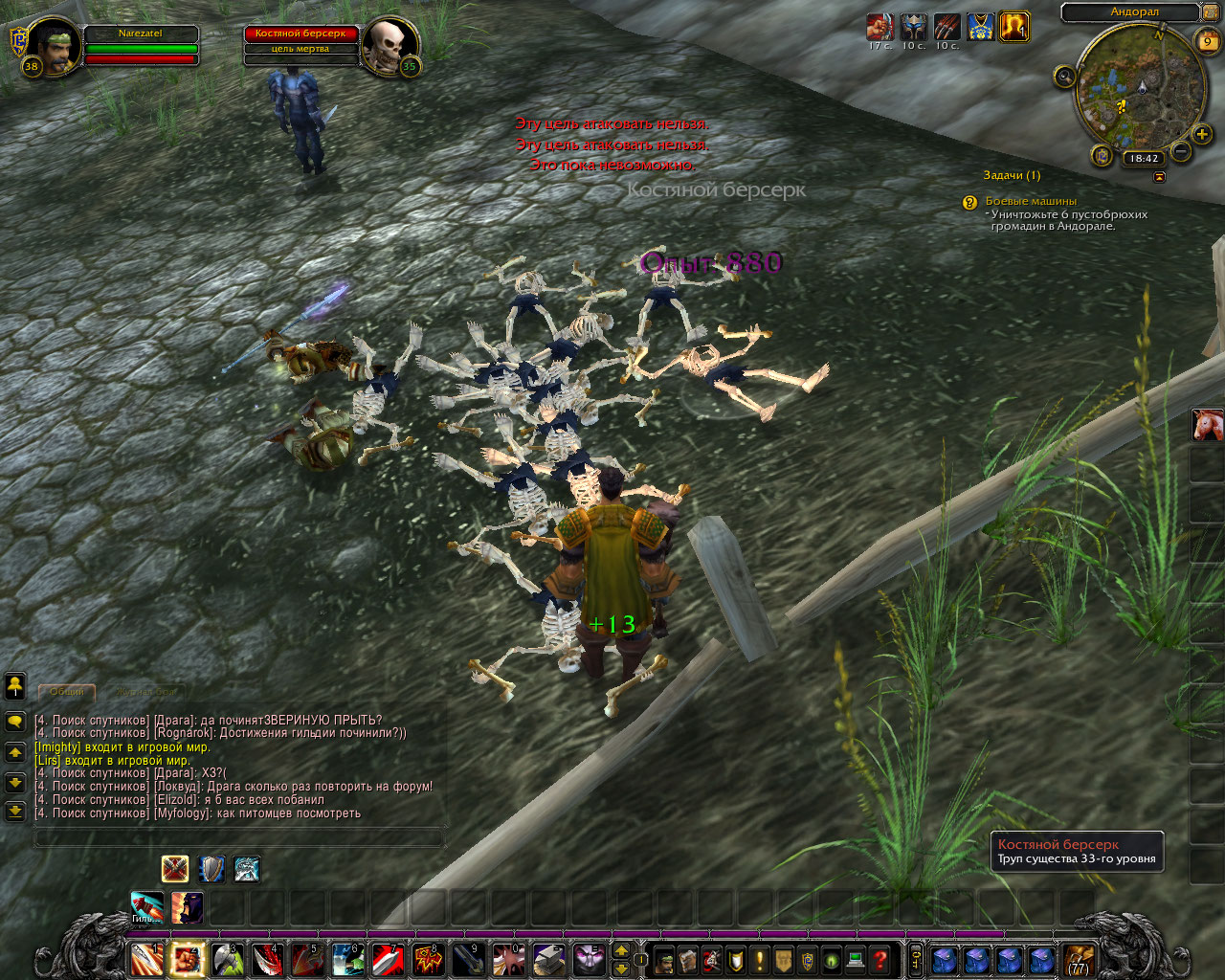This screenshot has height=980, width=1225.
Task: Open the world map button beside Андорал
Action: pyautogui.click(x=1212, y=12)
